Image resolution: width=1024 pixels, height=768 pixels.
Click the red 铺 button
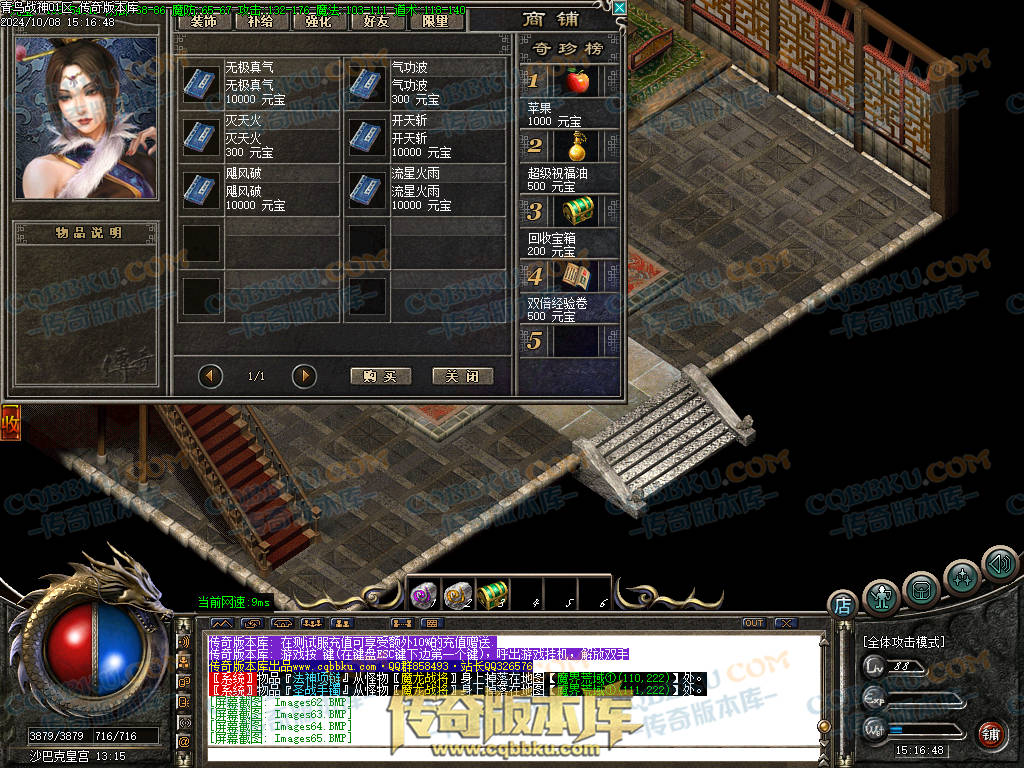[990, 733]
